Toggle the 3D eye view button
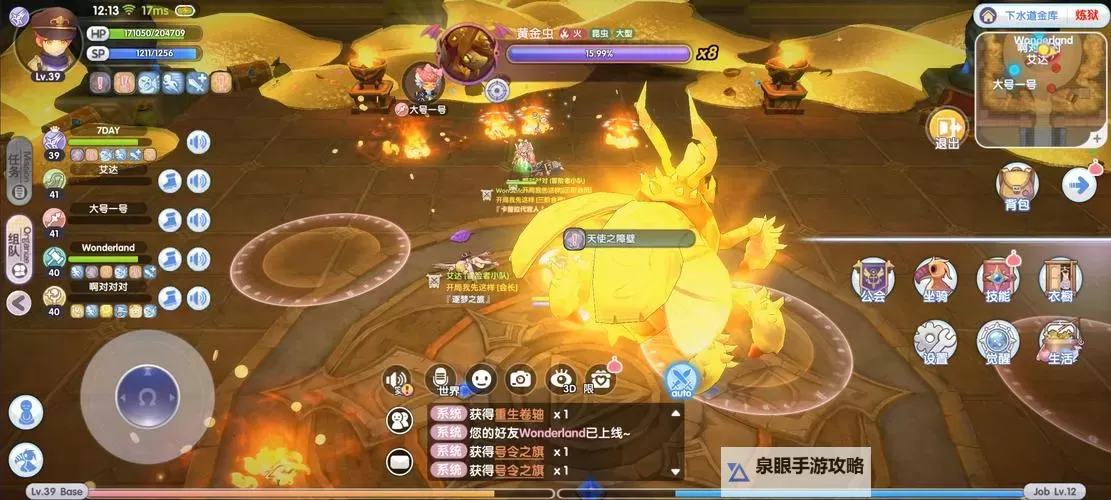This screenshot has height=500, width=1111. click(x=560, y=378)
